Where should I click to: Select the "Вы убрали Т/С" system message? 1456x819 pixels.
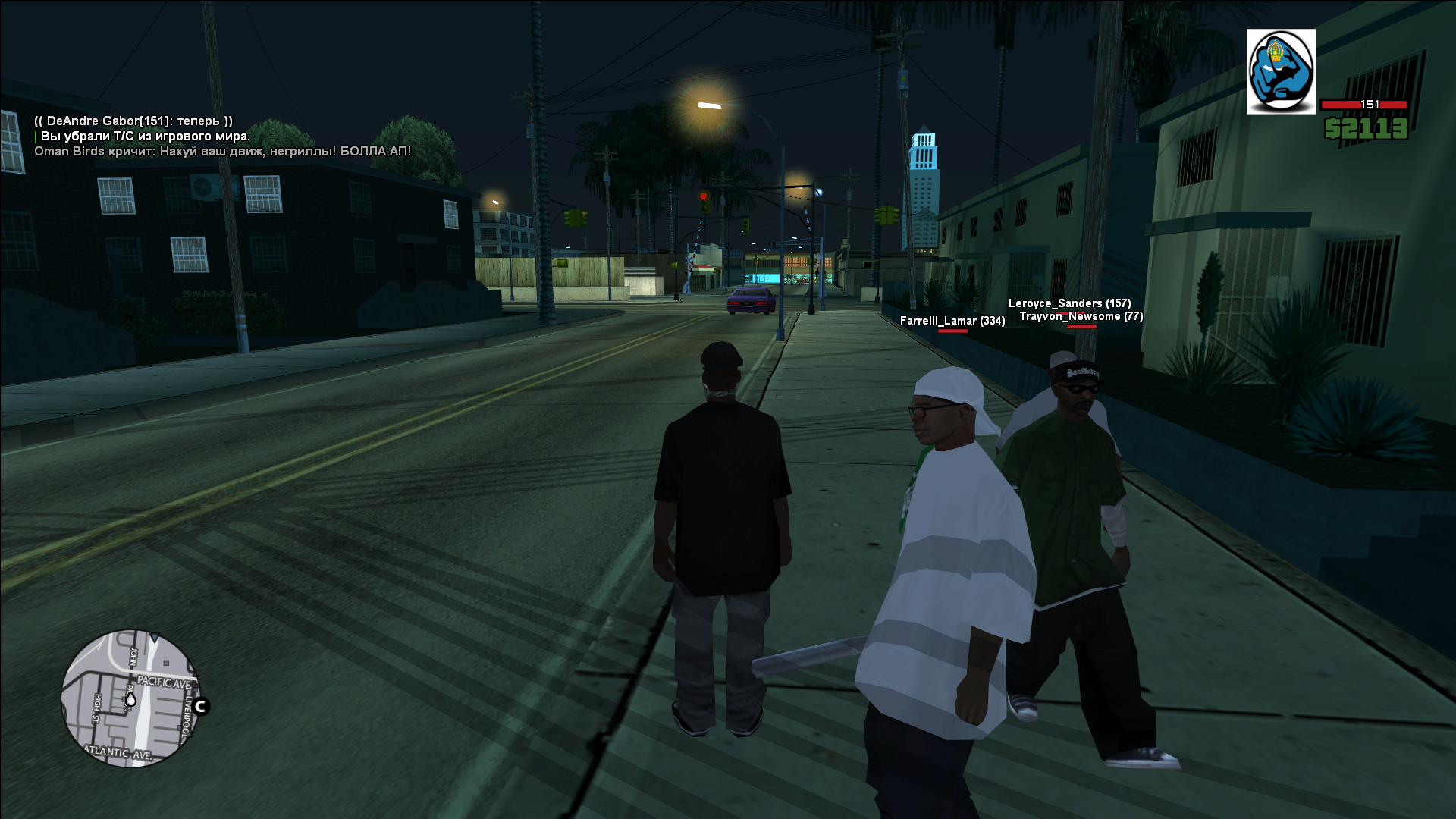[145, 136]
